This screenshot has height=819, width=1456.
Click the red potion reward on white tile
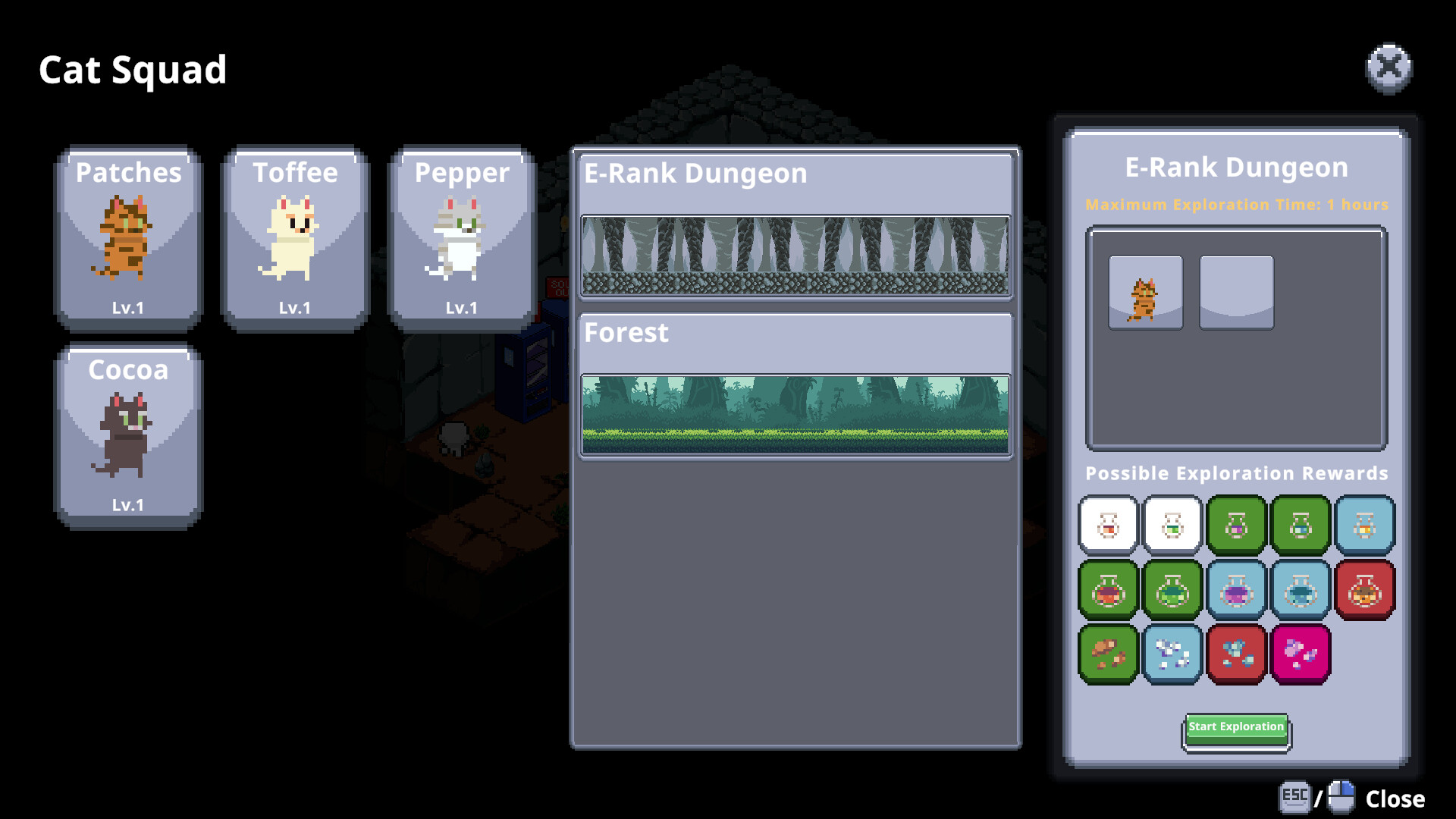[x=1108, y=525]
